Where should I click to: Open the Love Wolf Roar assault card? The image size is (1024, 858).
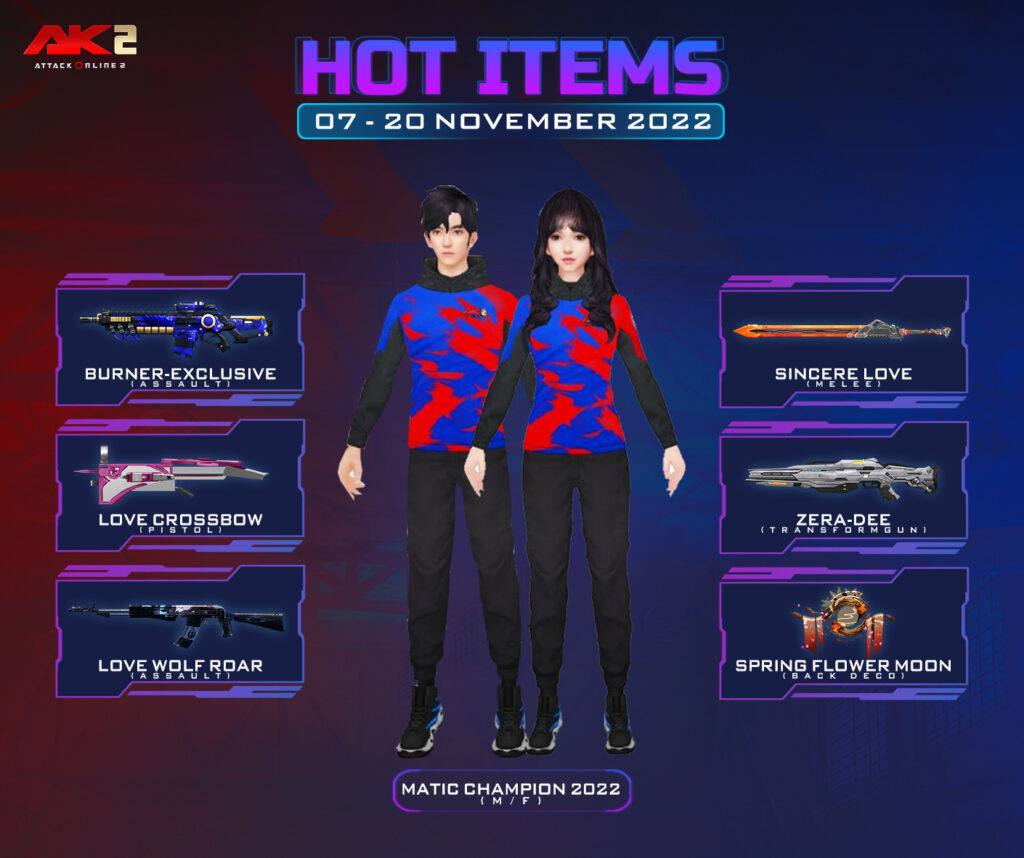tap(180, 632)
